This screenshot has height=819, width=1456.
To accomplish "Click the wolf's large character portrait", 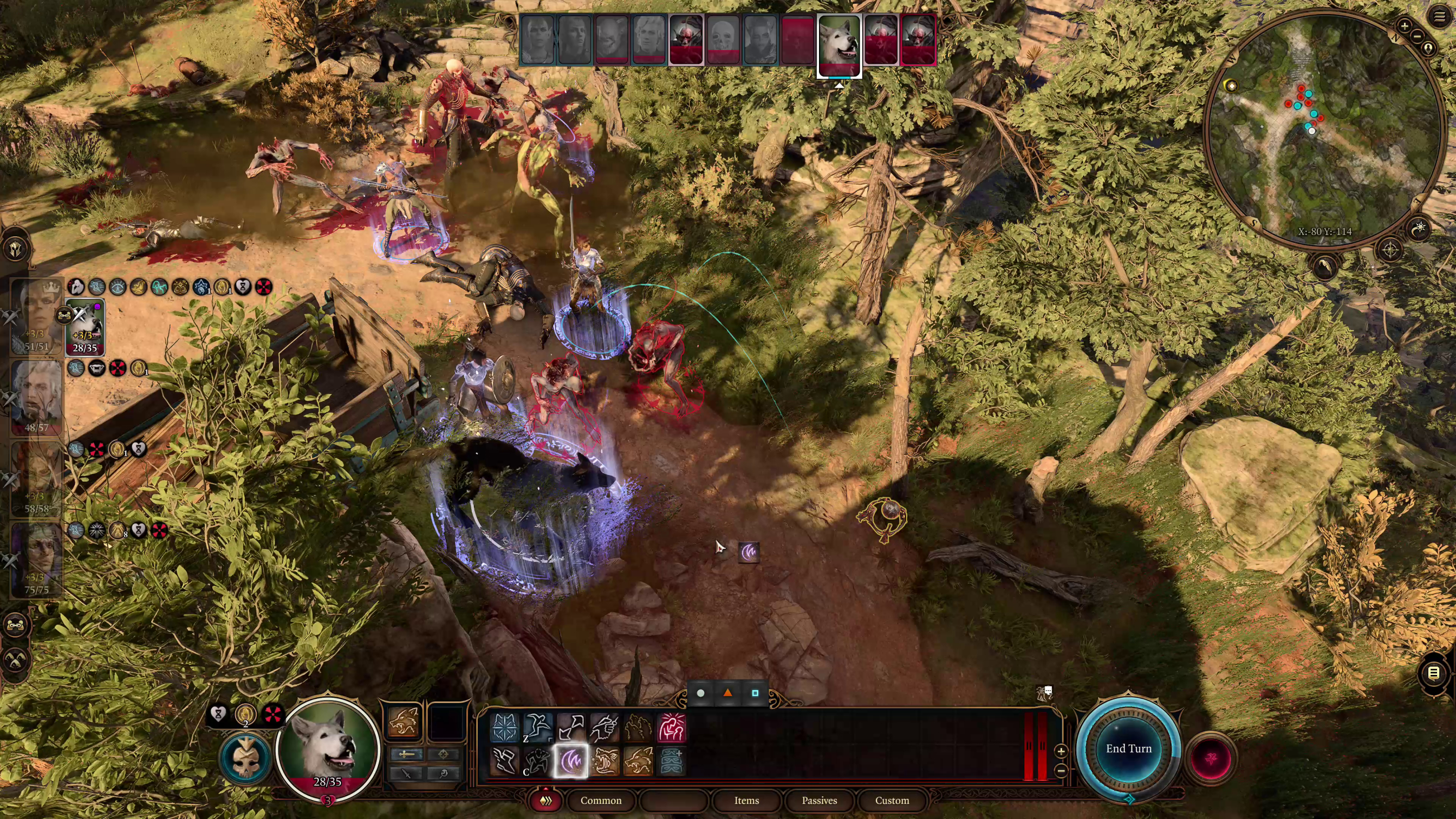I will click(x=328, y=746).
